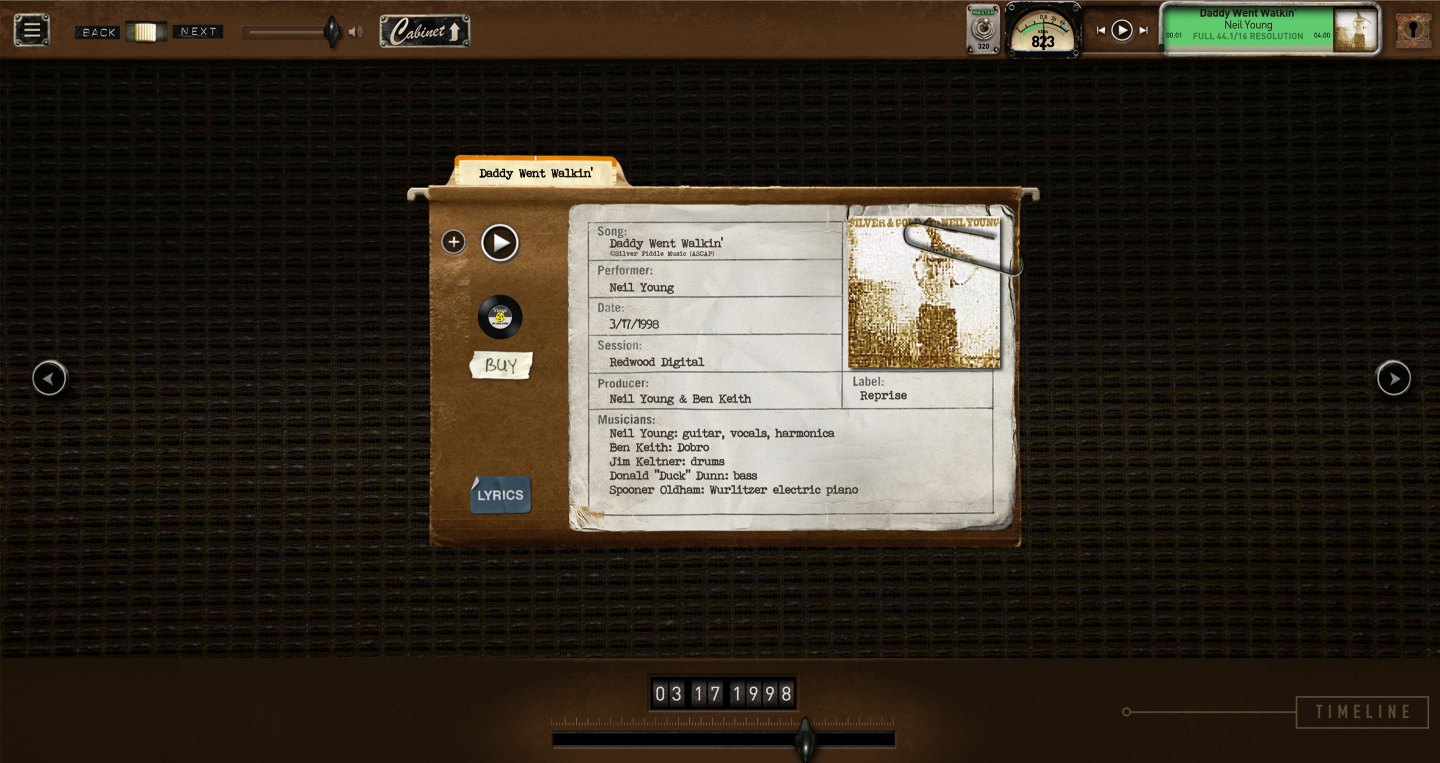Viewport: 1440px width, 763px height.
Task: Mute audio with the speaker icon
Action: tap(355, 32)
